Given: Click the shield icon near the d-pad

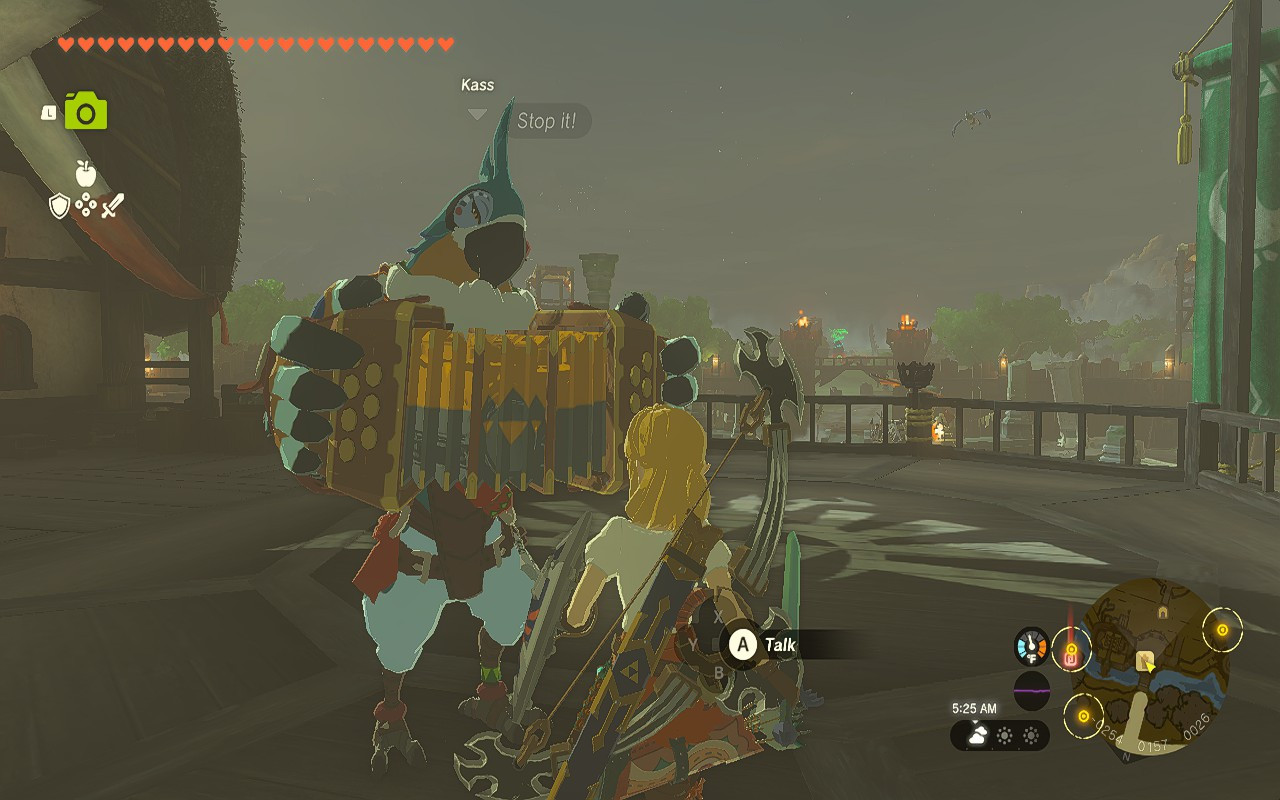Looking at the screenshot, I should point(59,205).
